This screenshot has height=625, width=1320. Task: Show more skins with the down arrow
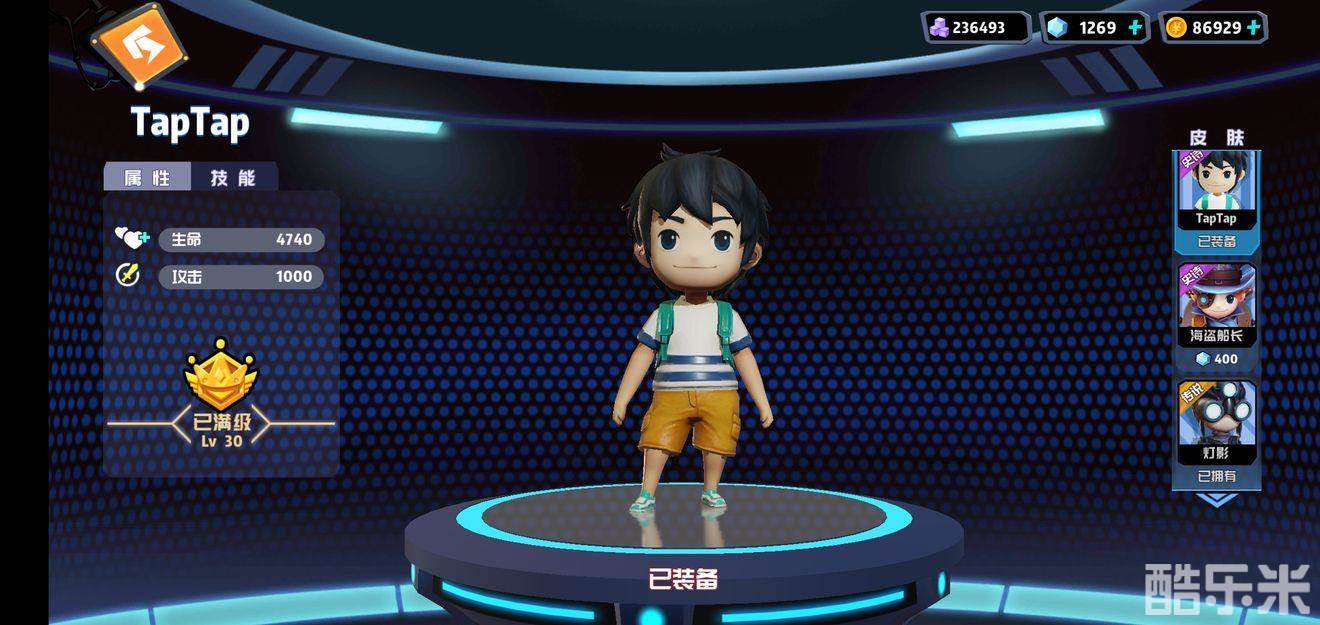[1216, 499]
